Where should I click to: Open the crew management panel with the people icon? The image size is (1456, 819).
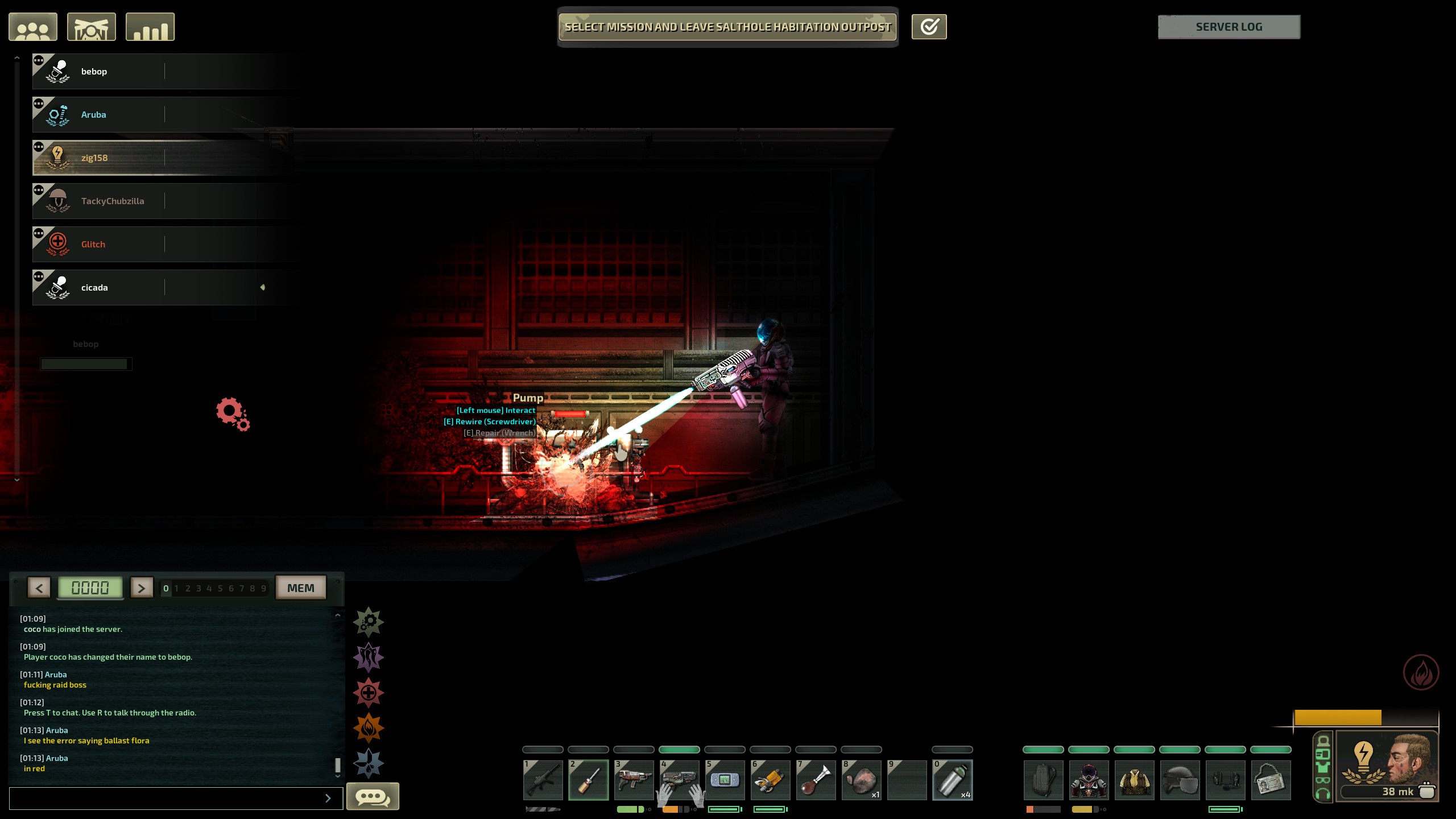point(32,26)
